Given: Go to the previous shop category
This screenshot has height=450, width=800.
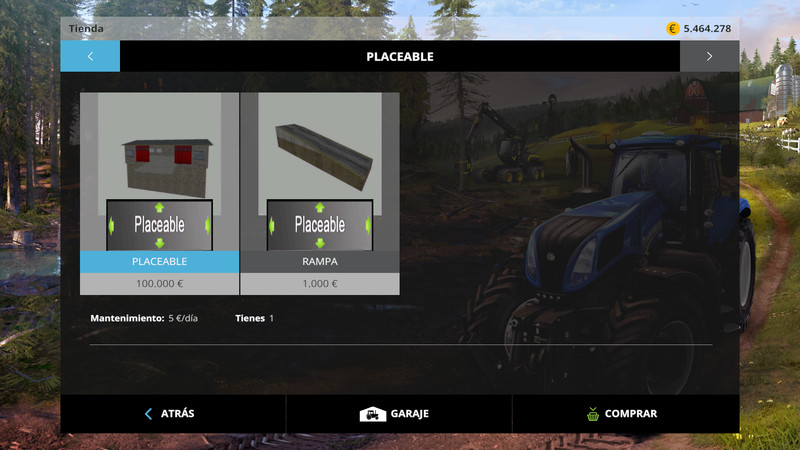Looking at the screenshot, I should [90, 56].
